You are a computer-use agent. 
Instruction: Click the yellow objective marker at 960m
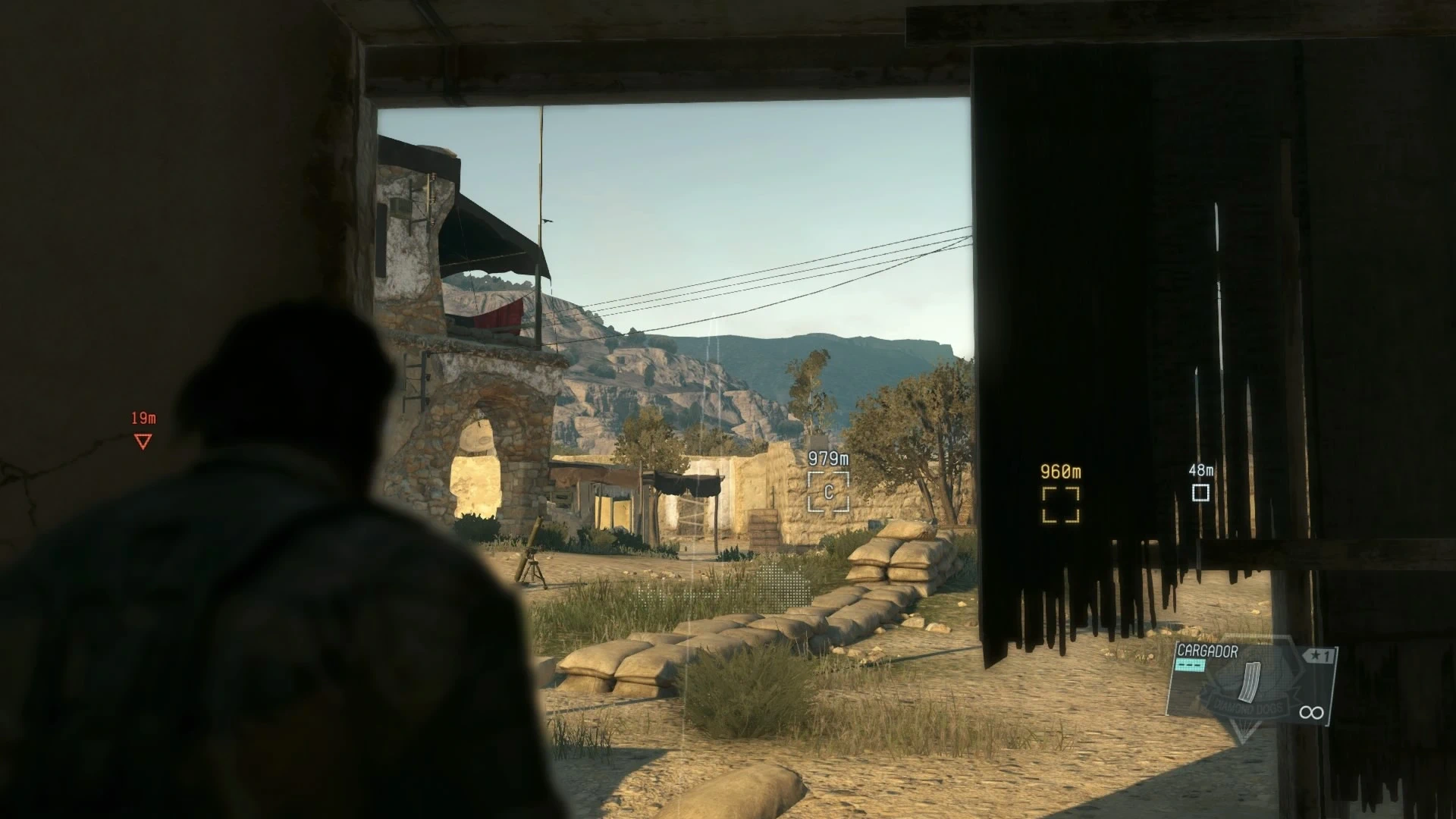point(1060,504)
